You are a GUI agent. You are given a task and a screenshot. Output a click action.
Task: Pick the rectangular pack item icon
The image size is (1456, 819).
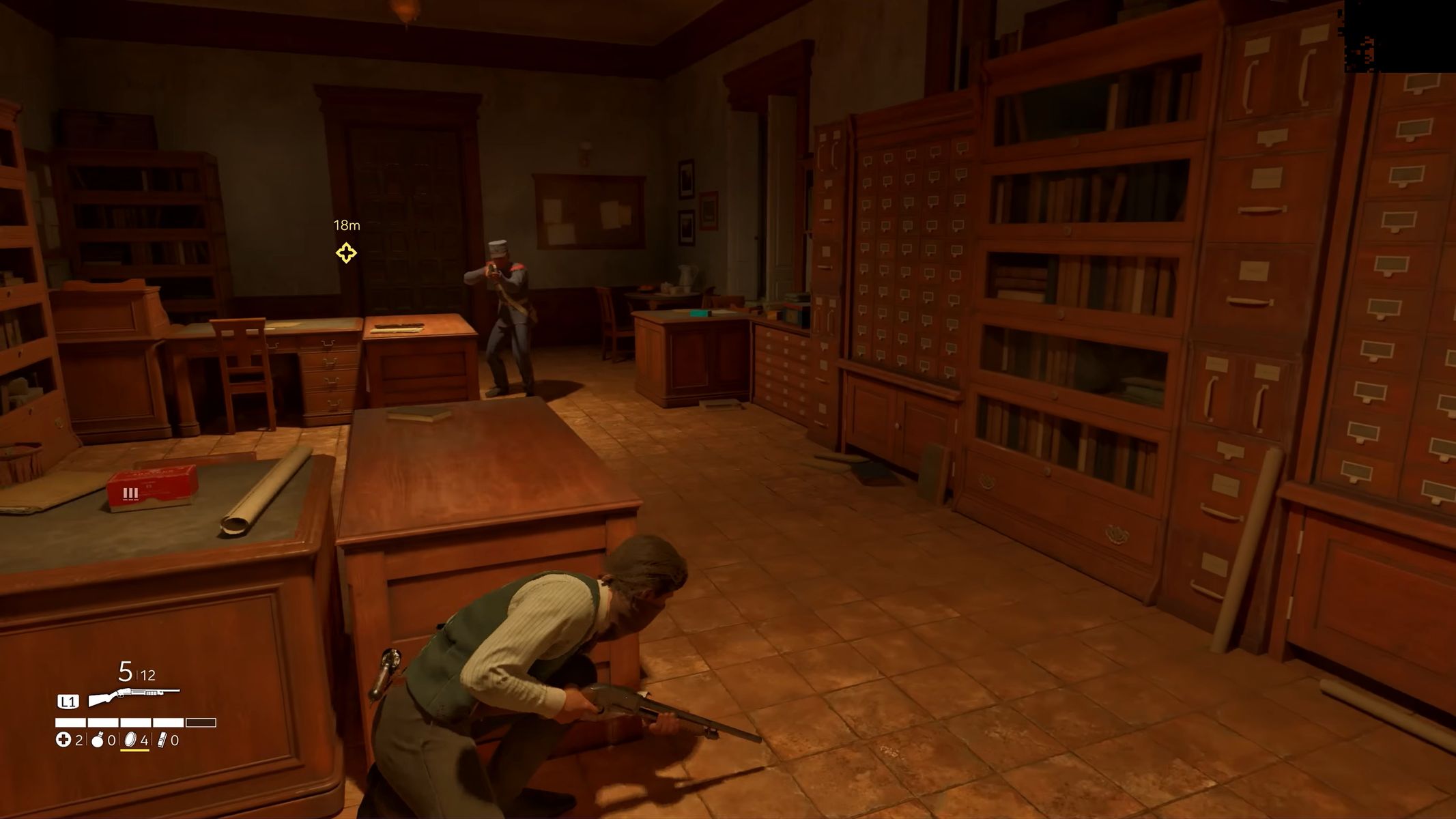162,740
